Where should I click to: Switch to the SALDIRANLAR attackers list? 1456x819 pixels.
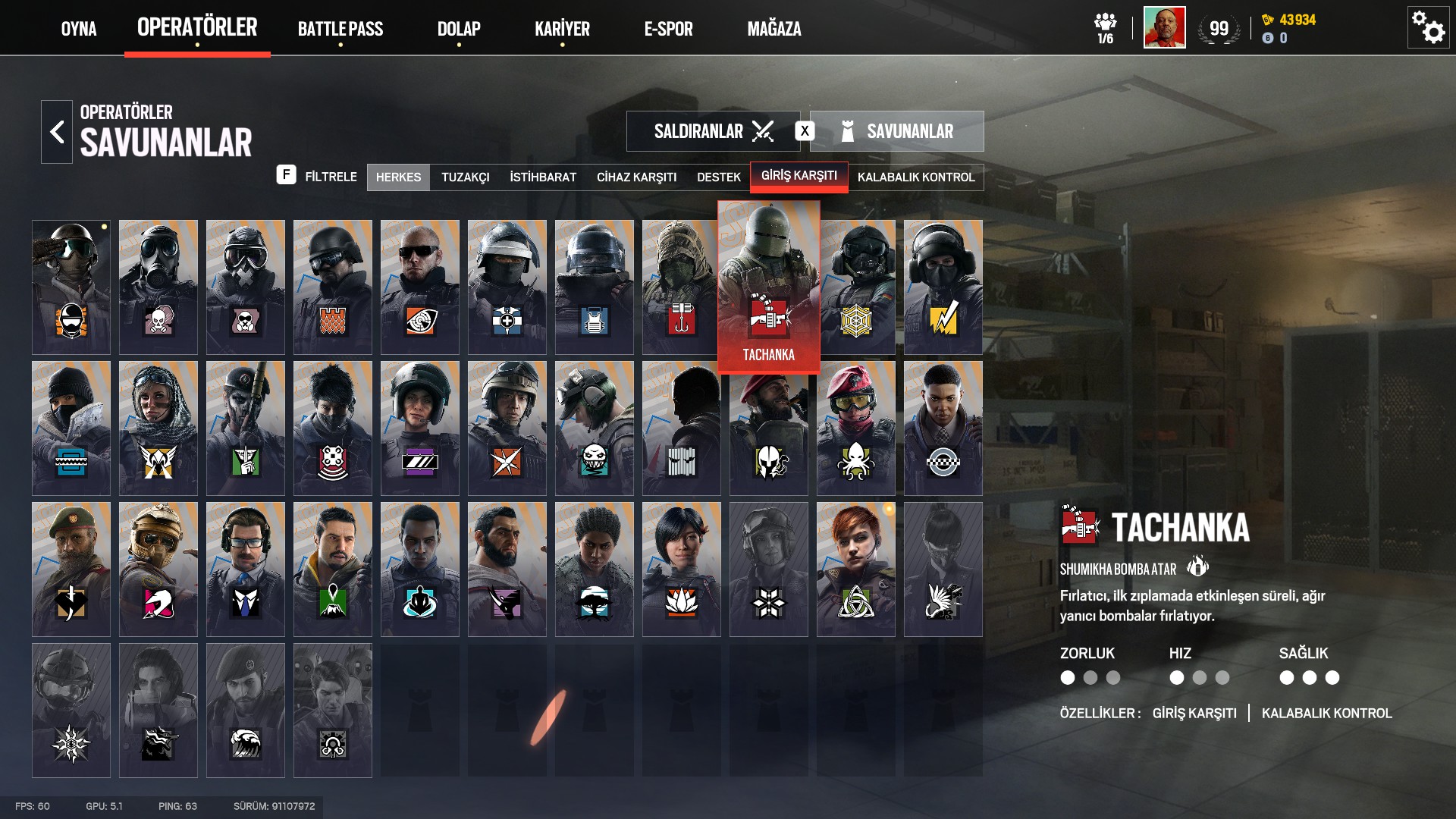[x=712, y=131]
